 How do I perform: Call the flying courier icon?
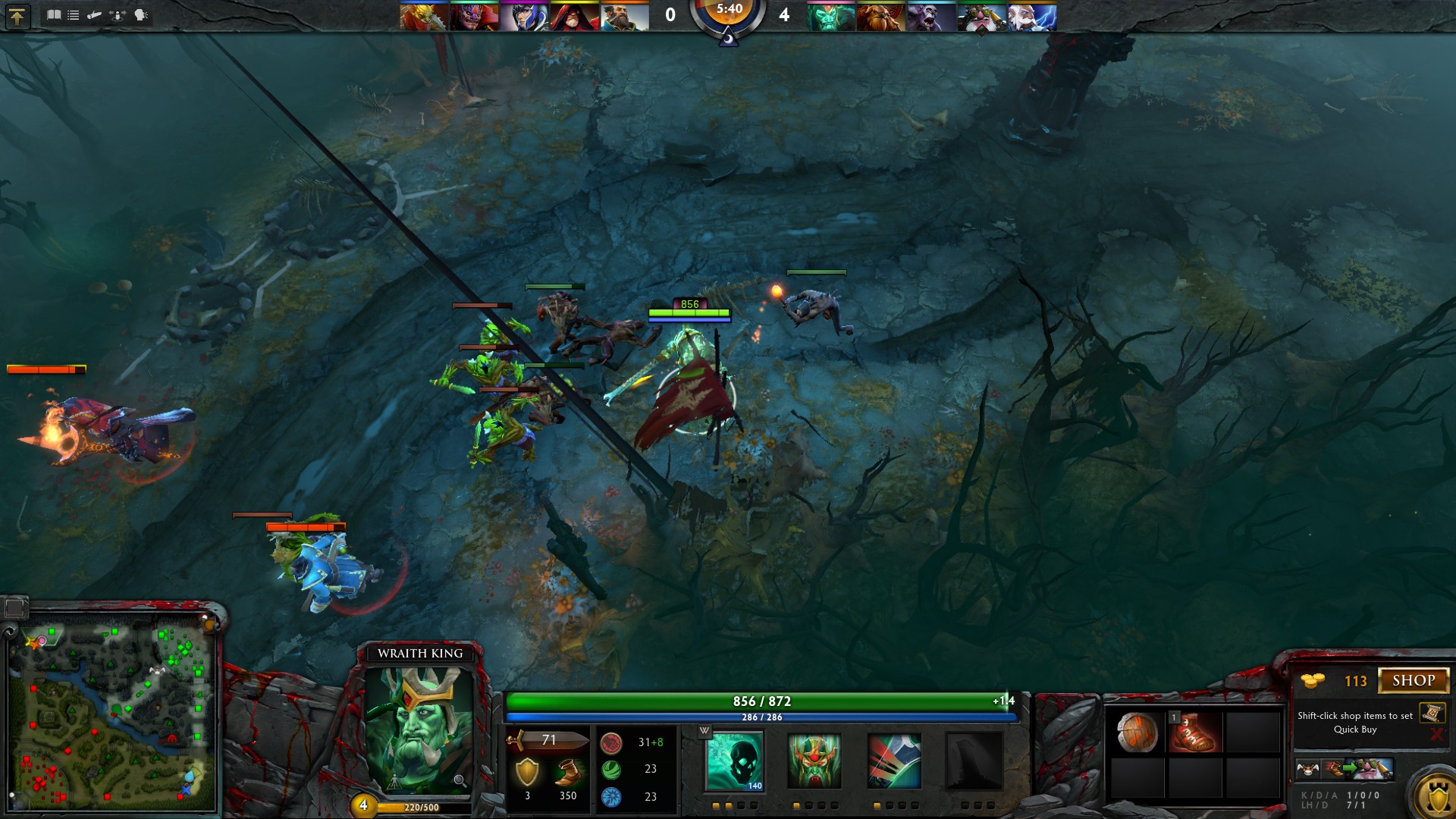1307,769
